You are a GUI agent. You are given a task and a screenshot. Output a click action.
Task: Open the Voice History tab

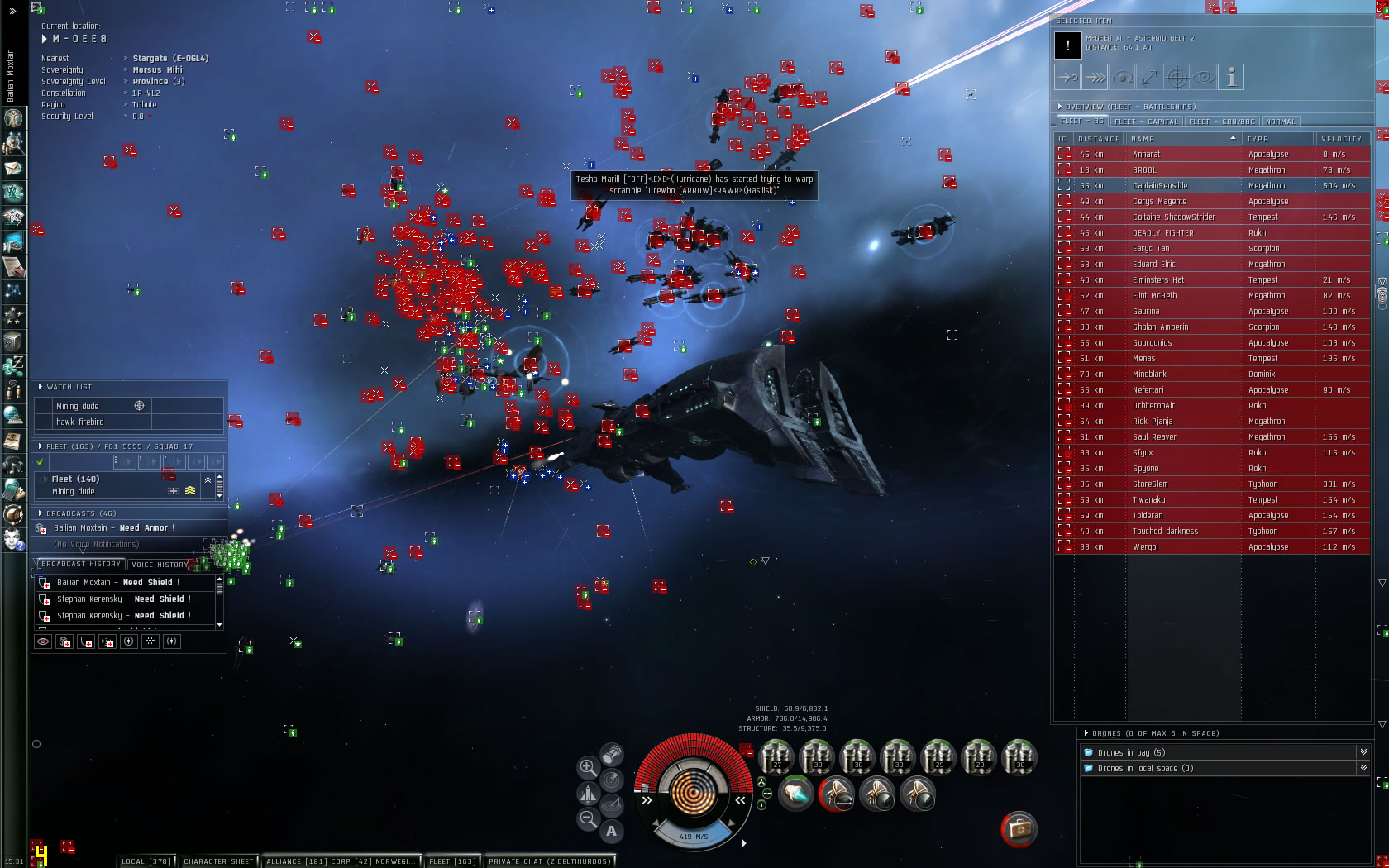click(x=160, y=565)
